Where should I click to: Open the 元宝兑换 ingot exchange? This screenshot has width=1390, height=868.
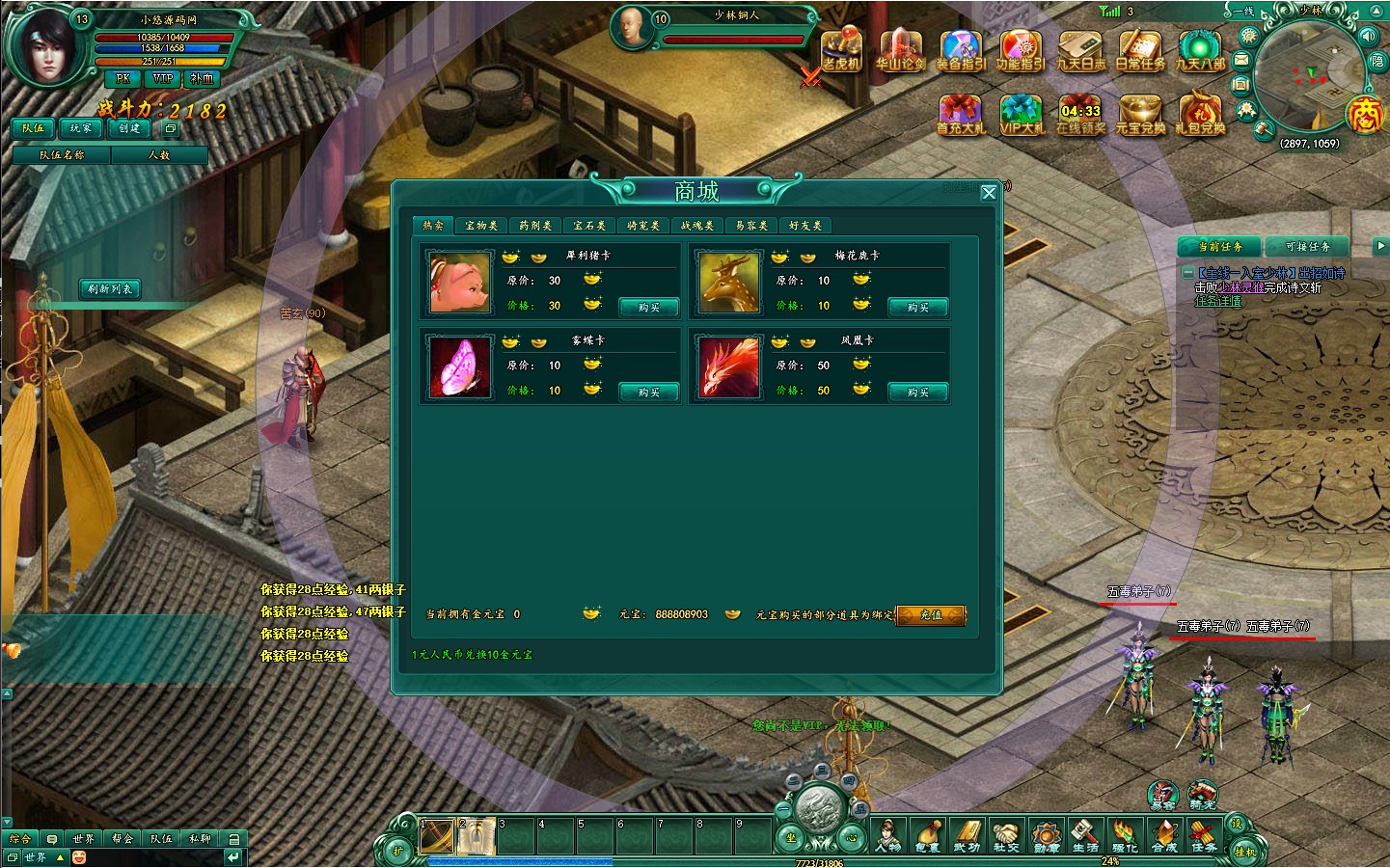pos(1140,114)
